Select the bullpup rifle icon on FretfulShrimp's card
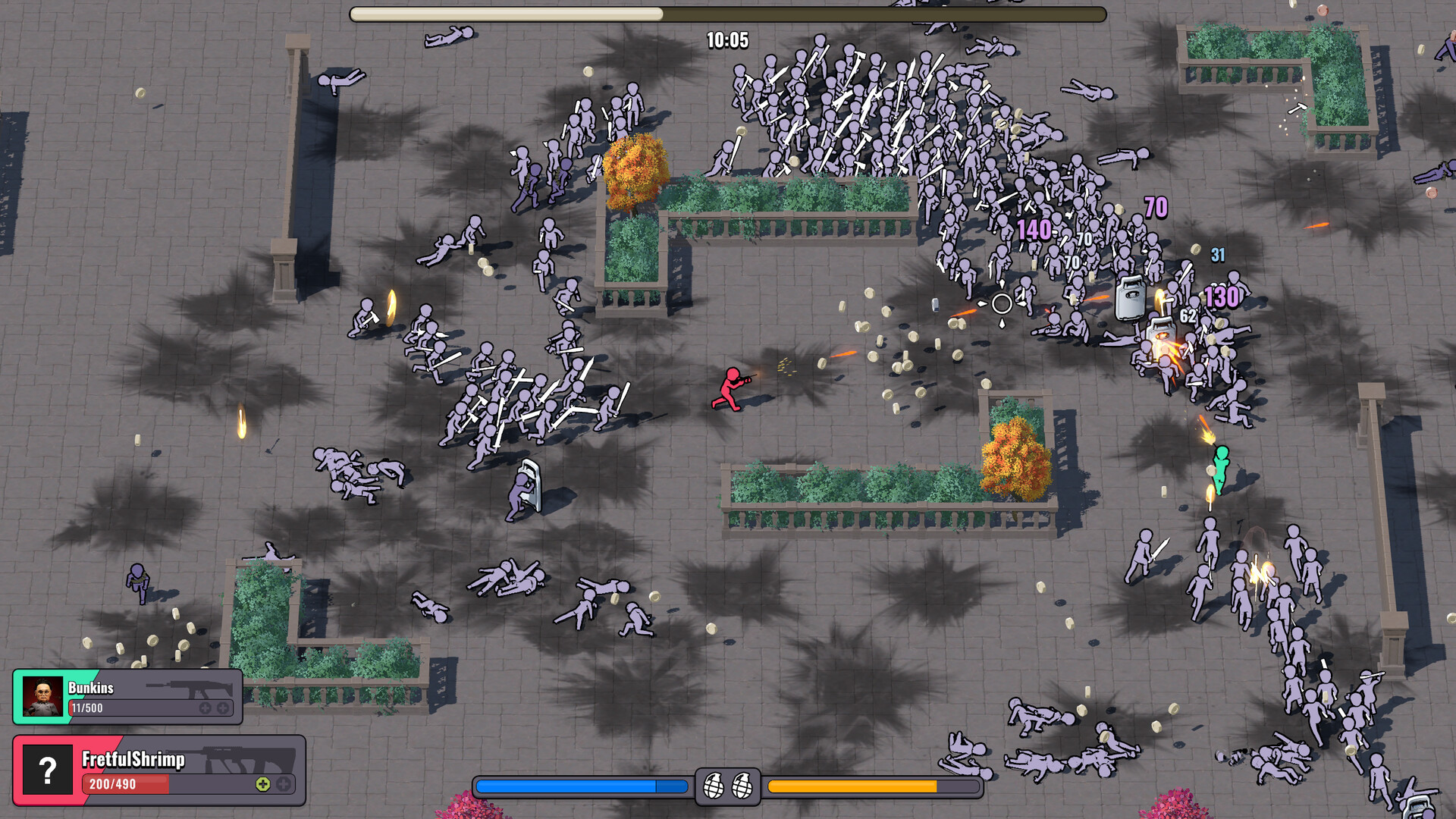The height and width of the screenshot is (819, 1456). click(x=249, y=759)
